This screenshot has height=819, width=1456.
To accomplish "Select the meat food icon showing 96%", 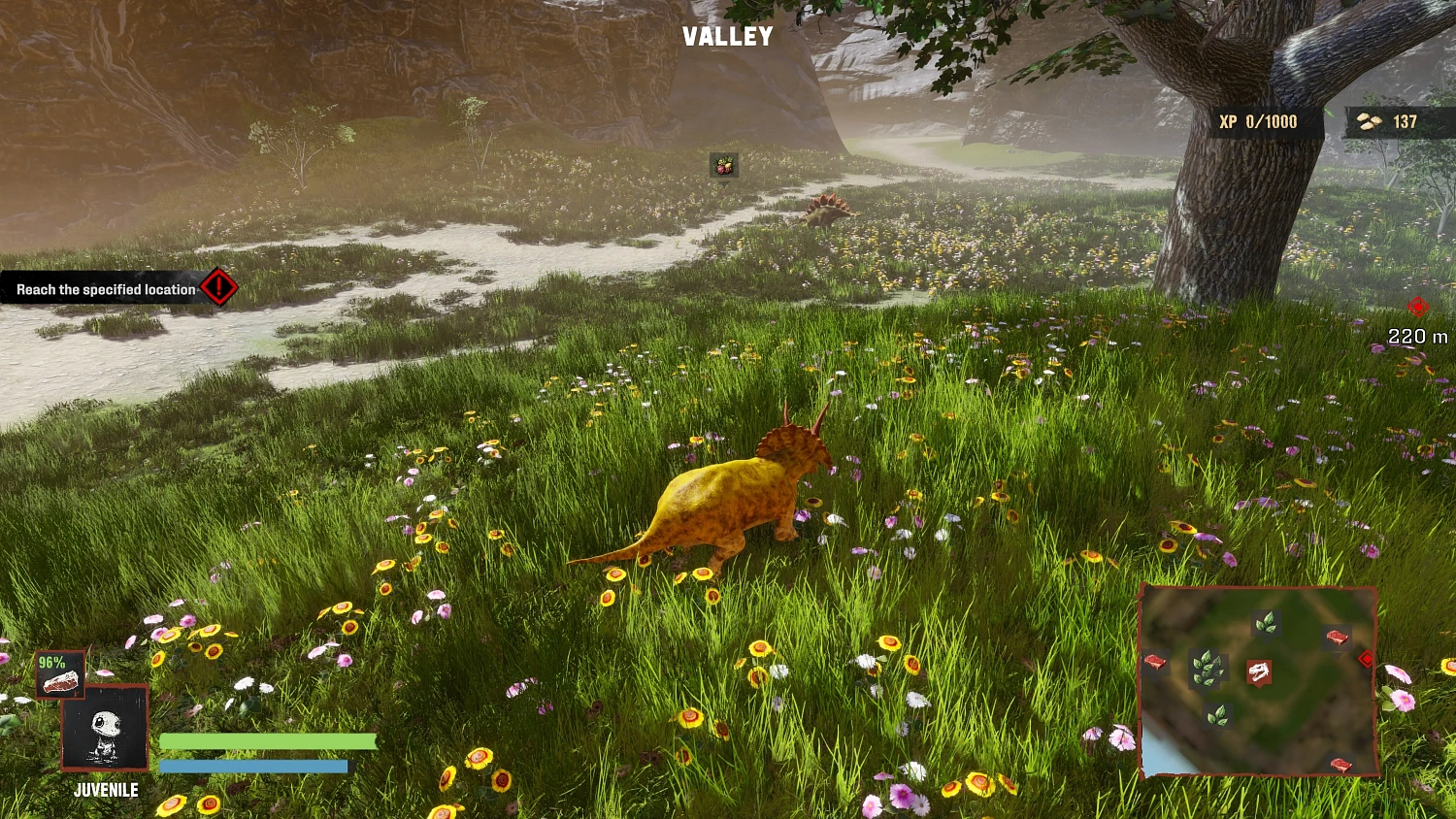I will point(59,674).
